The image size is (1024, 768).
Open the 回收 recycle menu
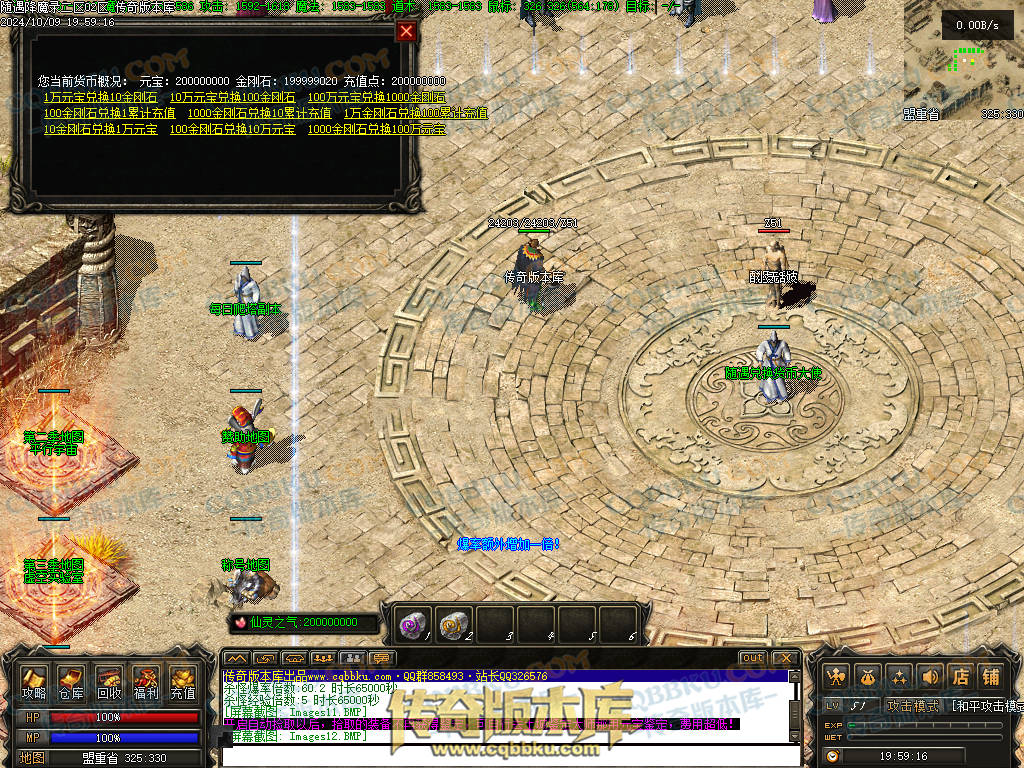109,682
